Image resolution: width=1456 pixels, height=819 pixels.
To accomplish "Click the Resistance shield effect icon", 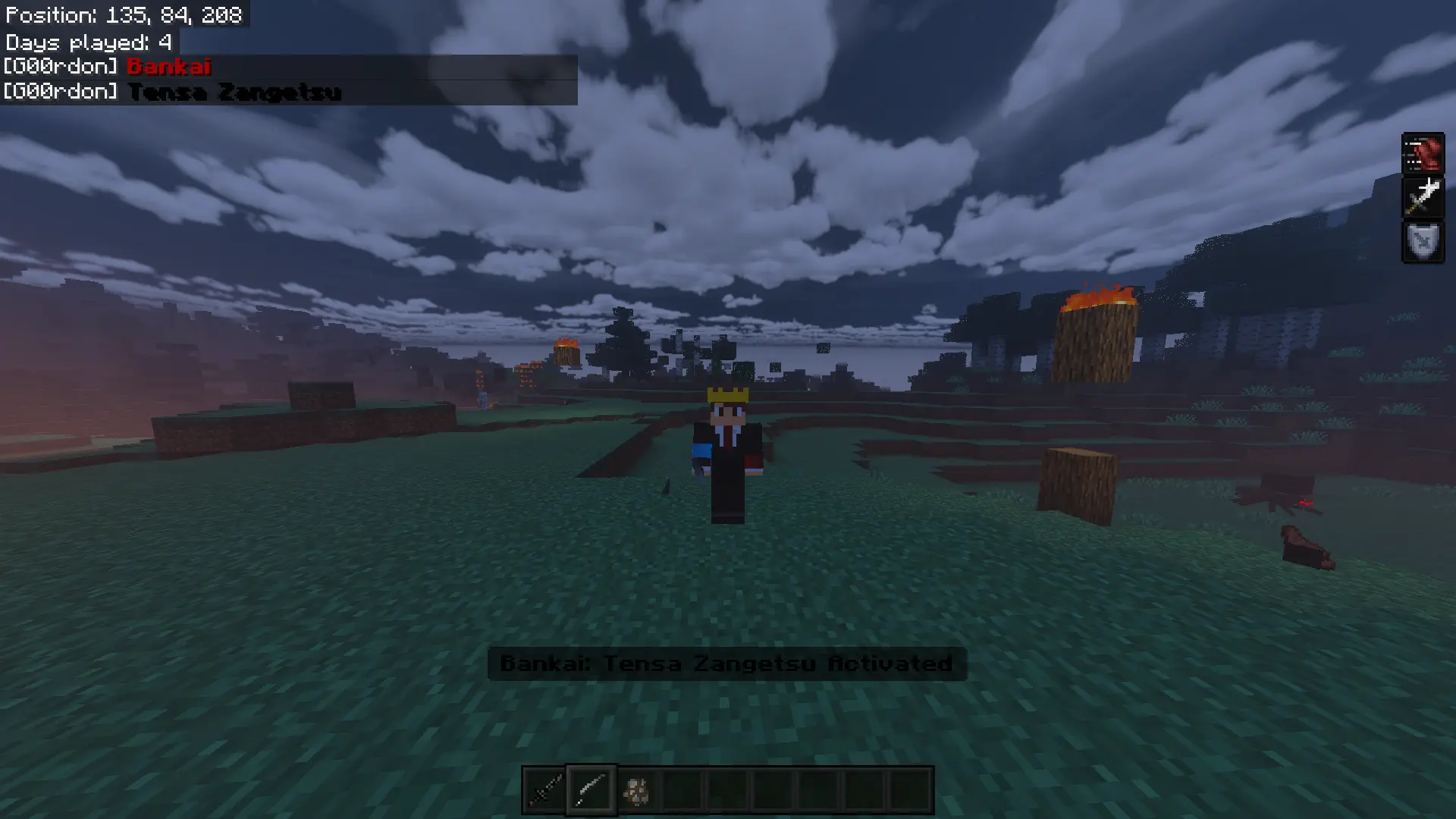I will tap(1423, 242).
